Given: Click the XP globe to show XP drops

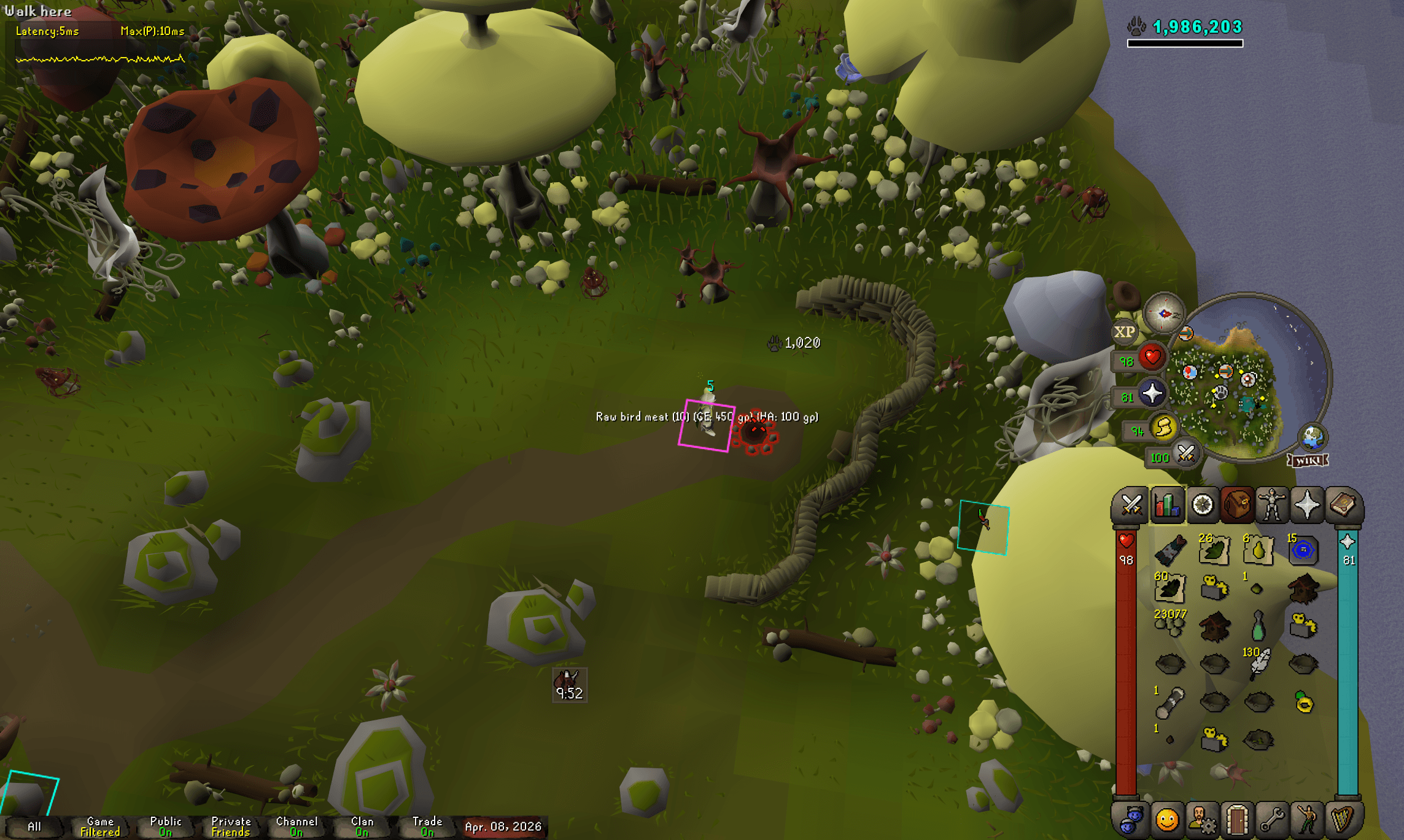Looking at the screenshot, I should tap(1127, 331).
